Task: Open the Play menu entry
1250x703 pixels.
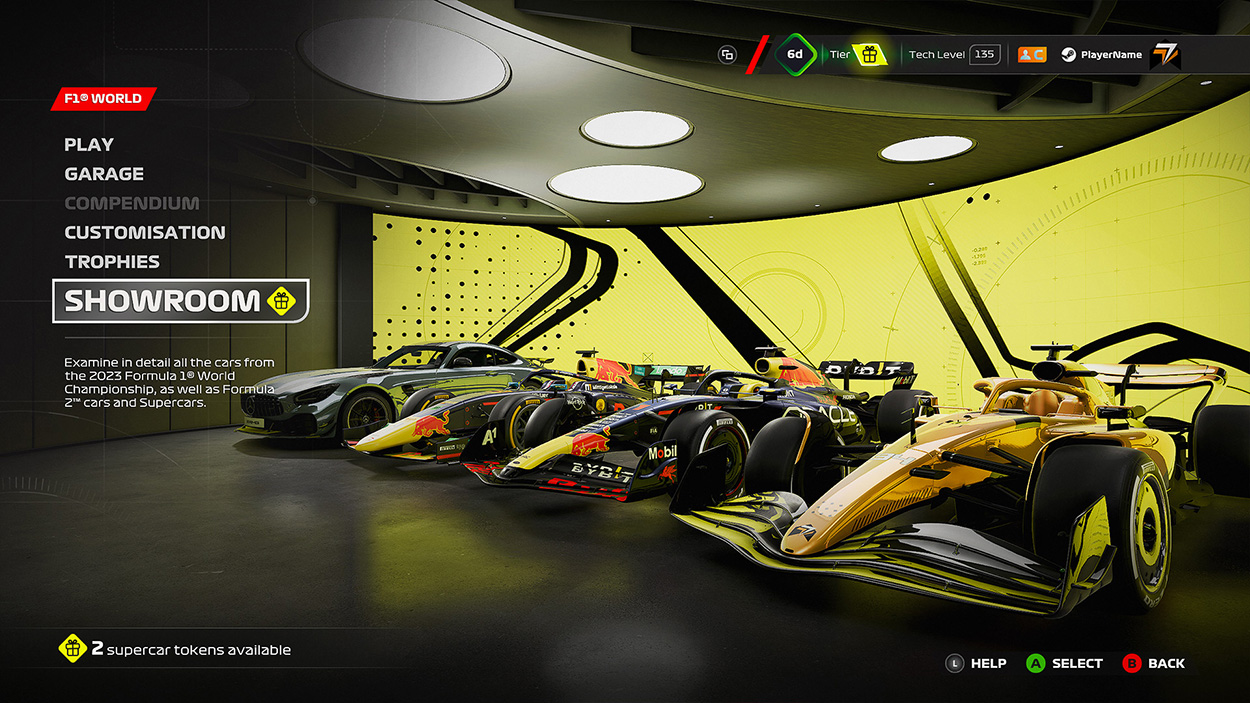Action: [x=89, y=145]
